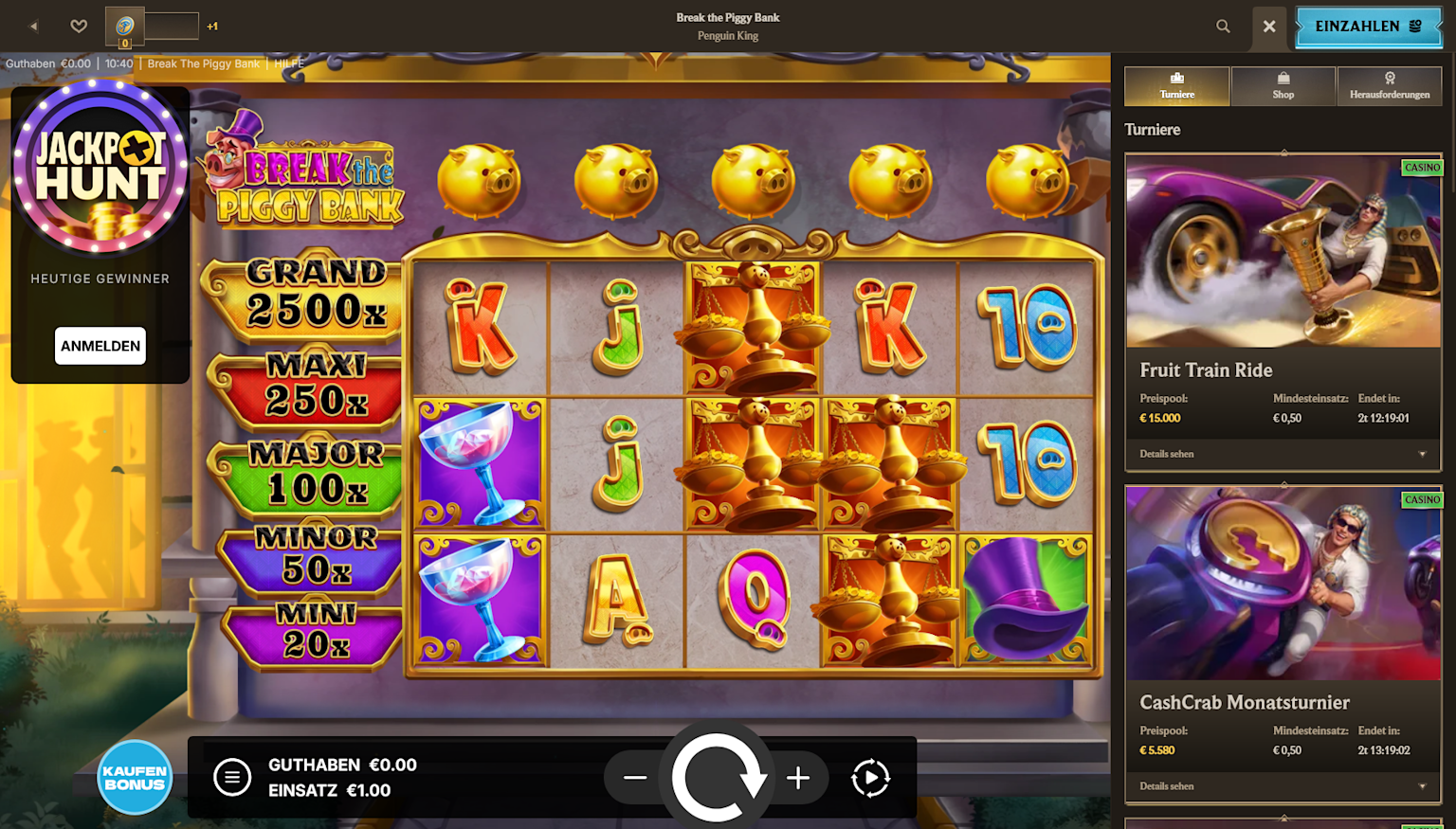Open the bonus shop via Kaufen Bonus icon

click(135, 777)
